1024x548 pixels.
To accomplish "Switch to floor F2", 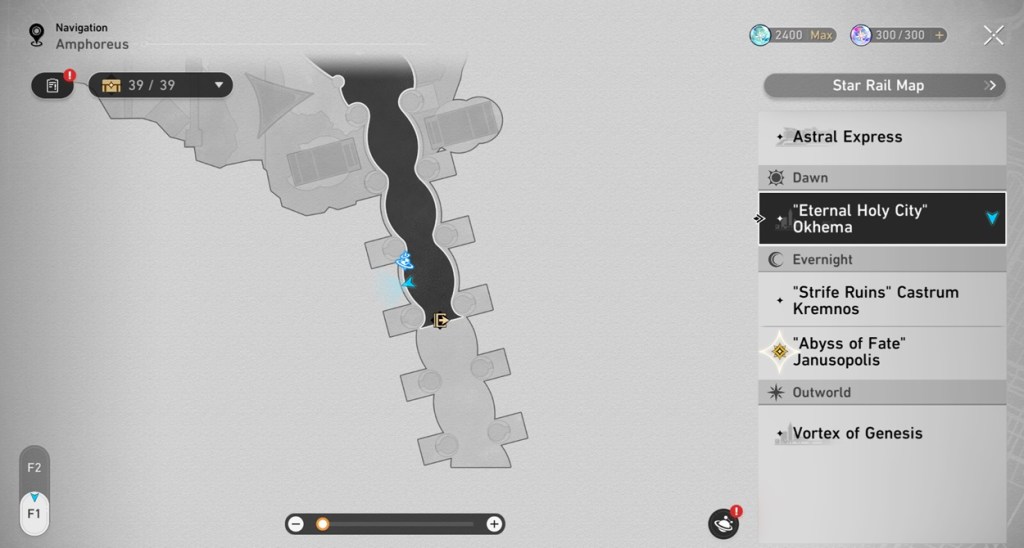I will 34,467.
